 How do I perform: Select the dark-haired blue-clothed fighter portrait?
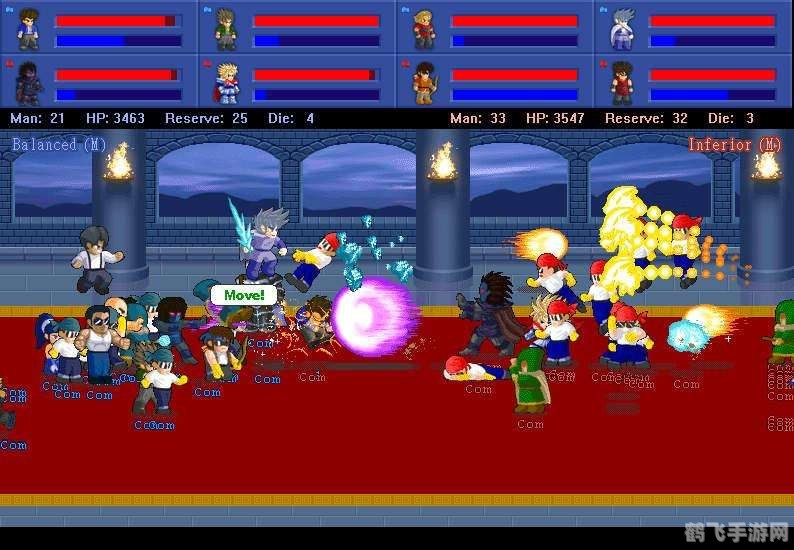[x=28, y=29]
